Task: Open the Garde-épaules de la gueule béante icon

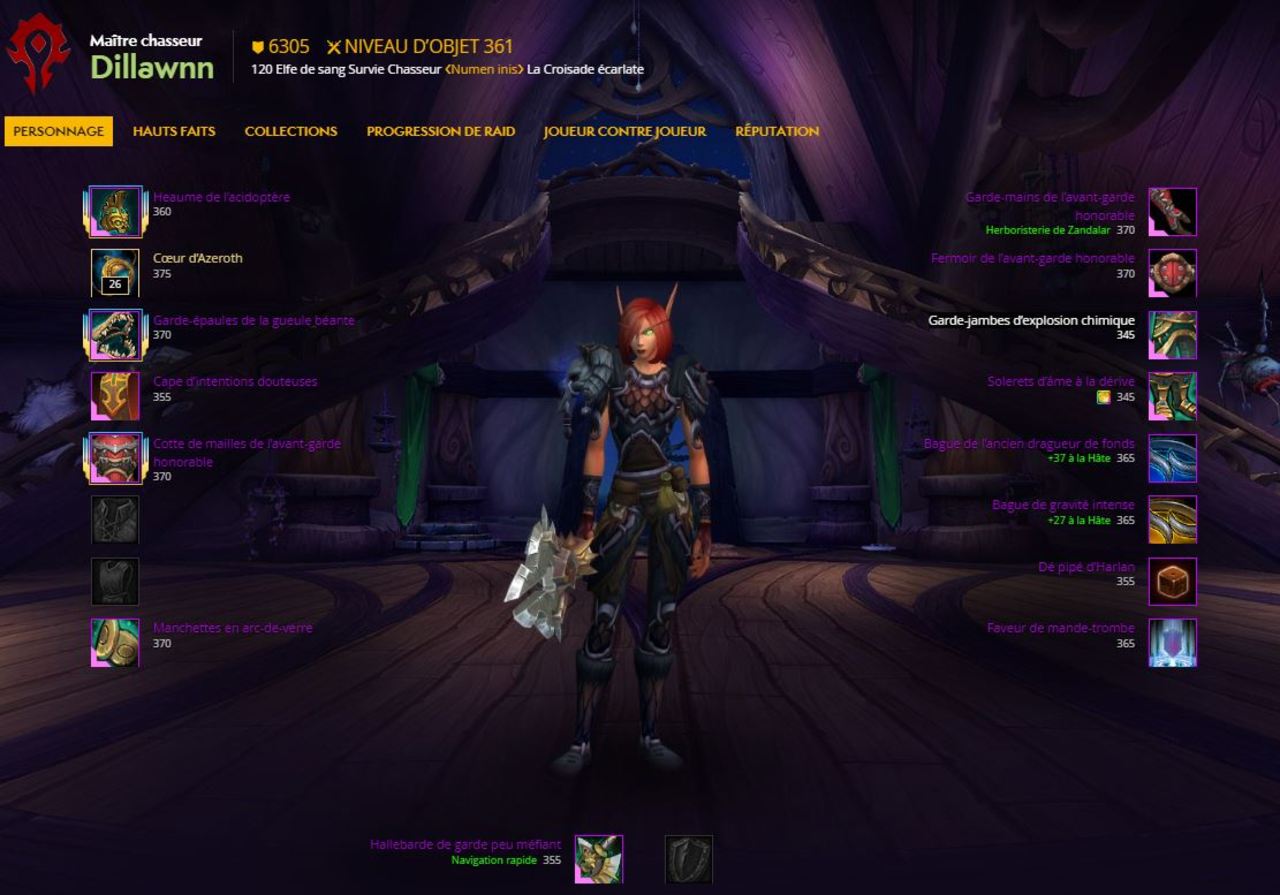Action: pos(113,334)
